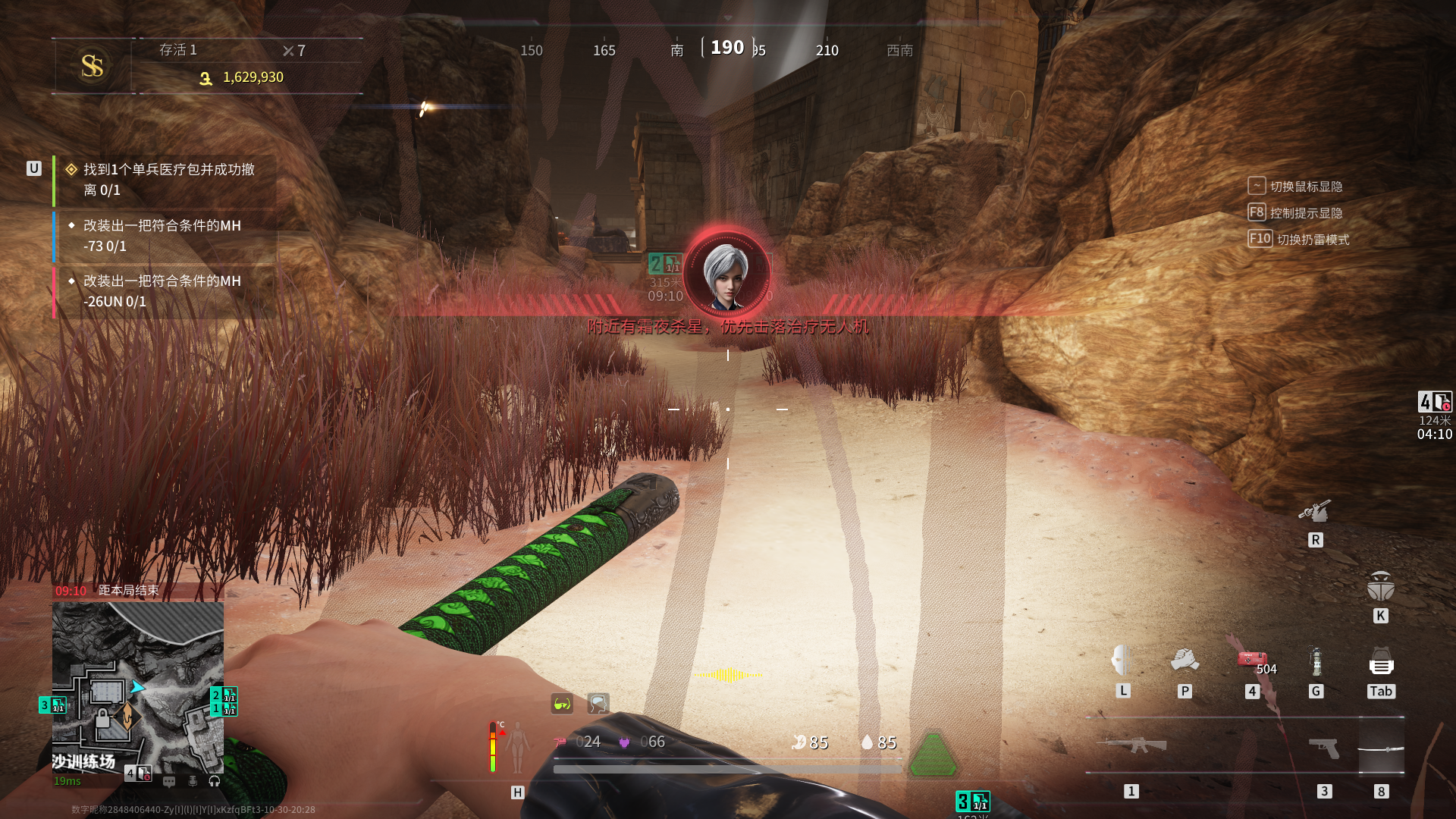Screen dimensions: 1456x819
Task: Activate the mask gadget icon
Action: click(x=1122, y=661)
